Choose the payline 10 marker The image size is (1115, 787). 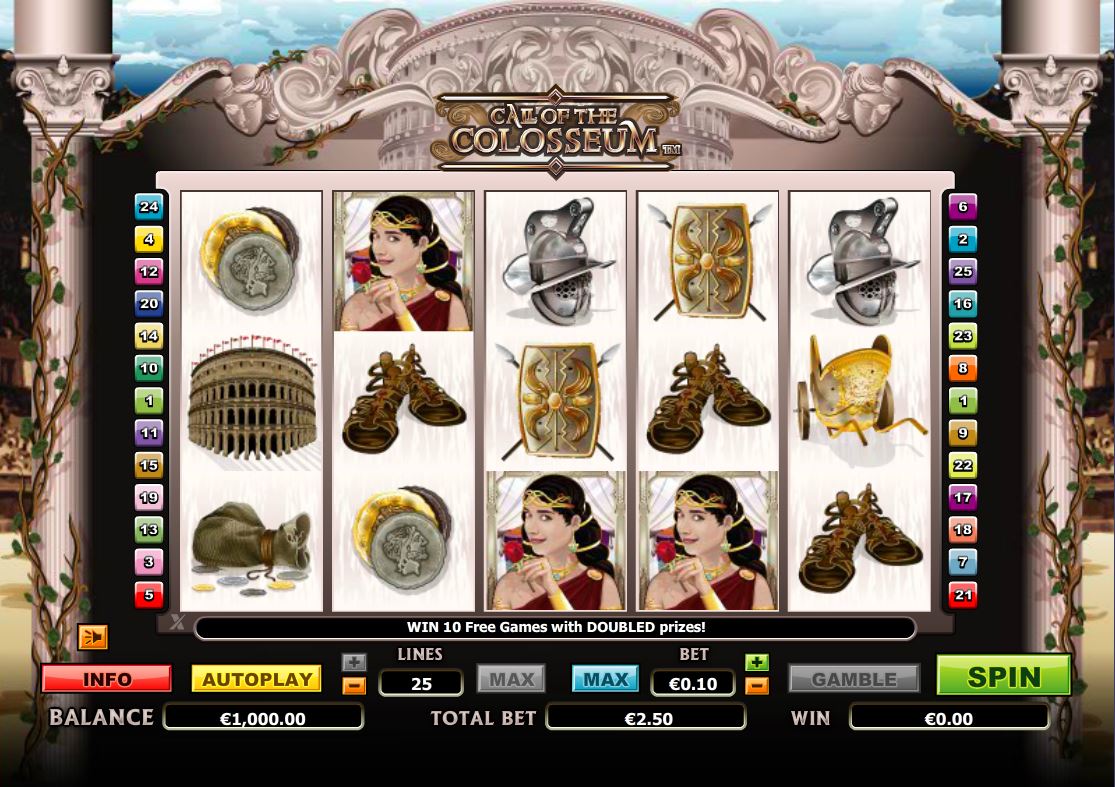148,368
